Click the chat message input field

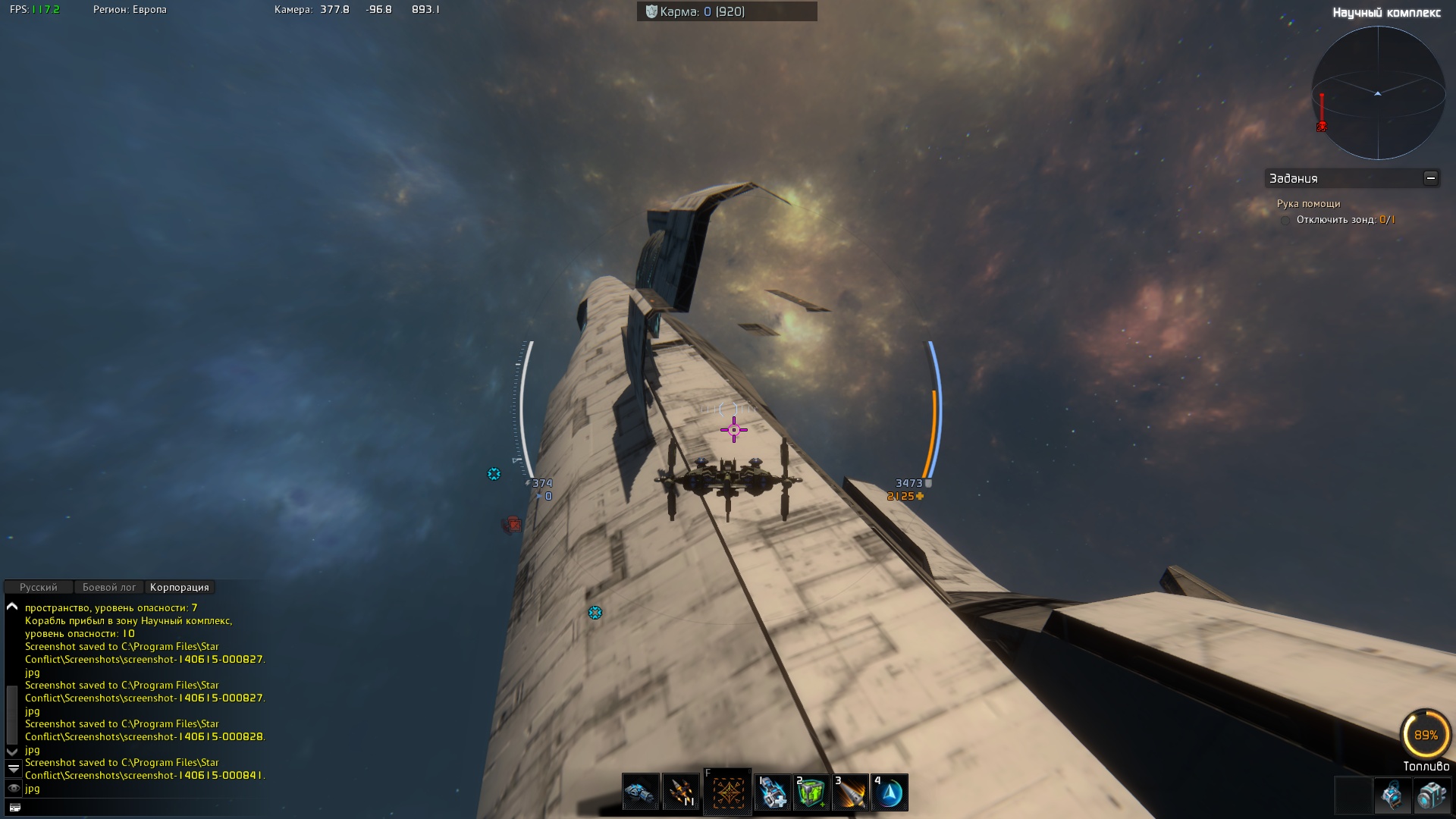coord(136,808)
